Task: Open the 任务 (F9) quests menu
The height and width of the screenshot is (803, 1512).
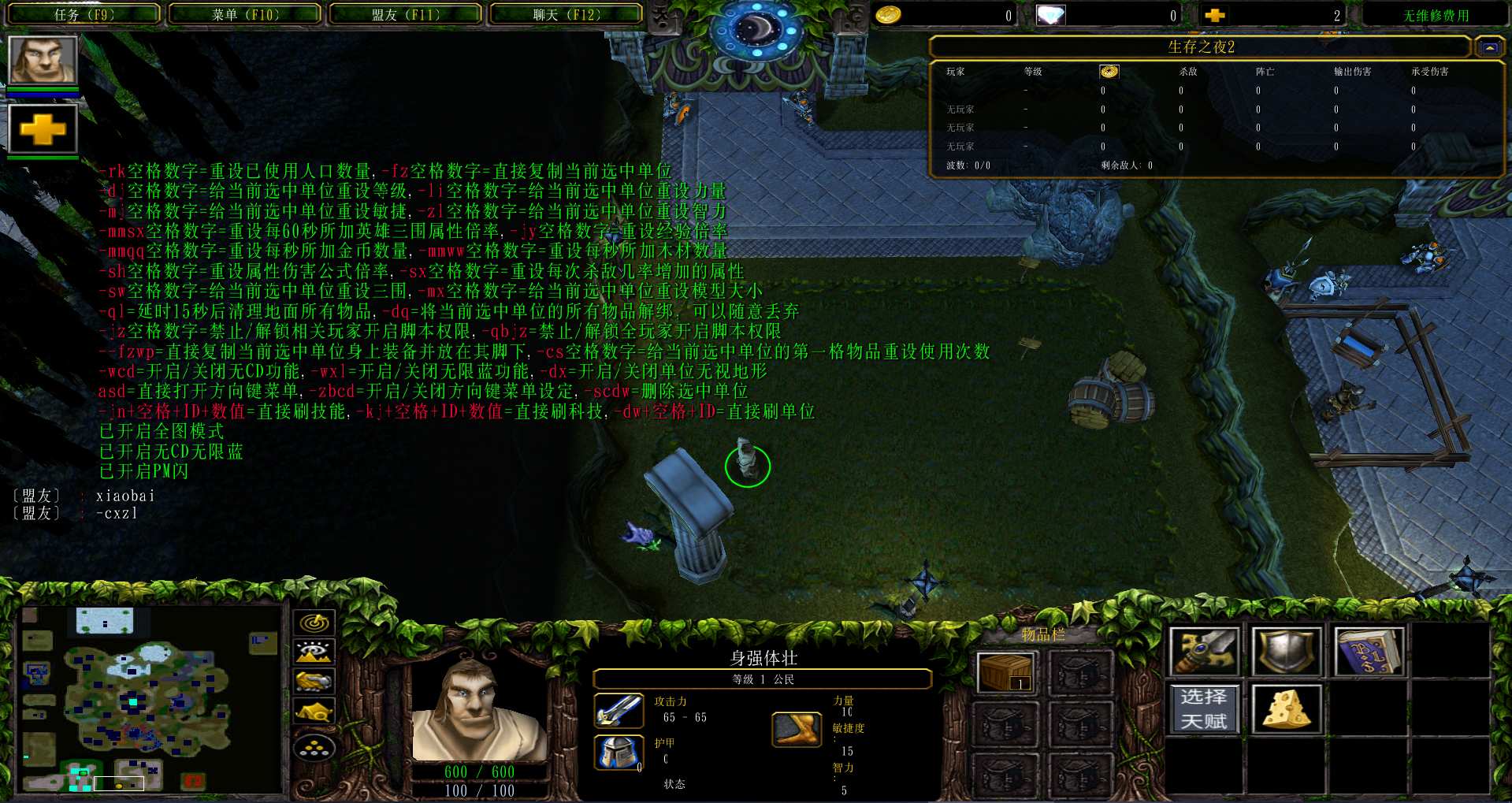Action: 84,14
